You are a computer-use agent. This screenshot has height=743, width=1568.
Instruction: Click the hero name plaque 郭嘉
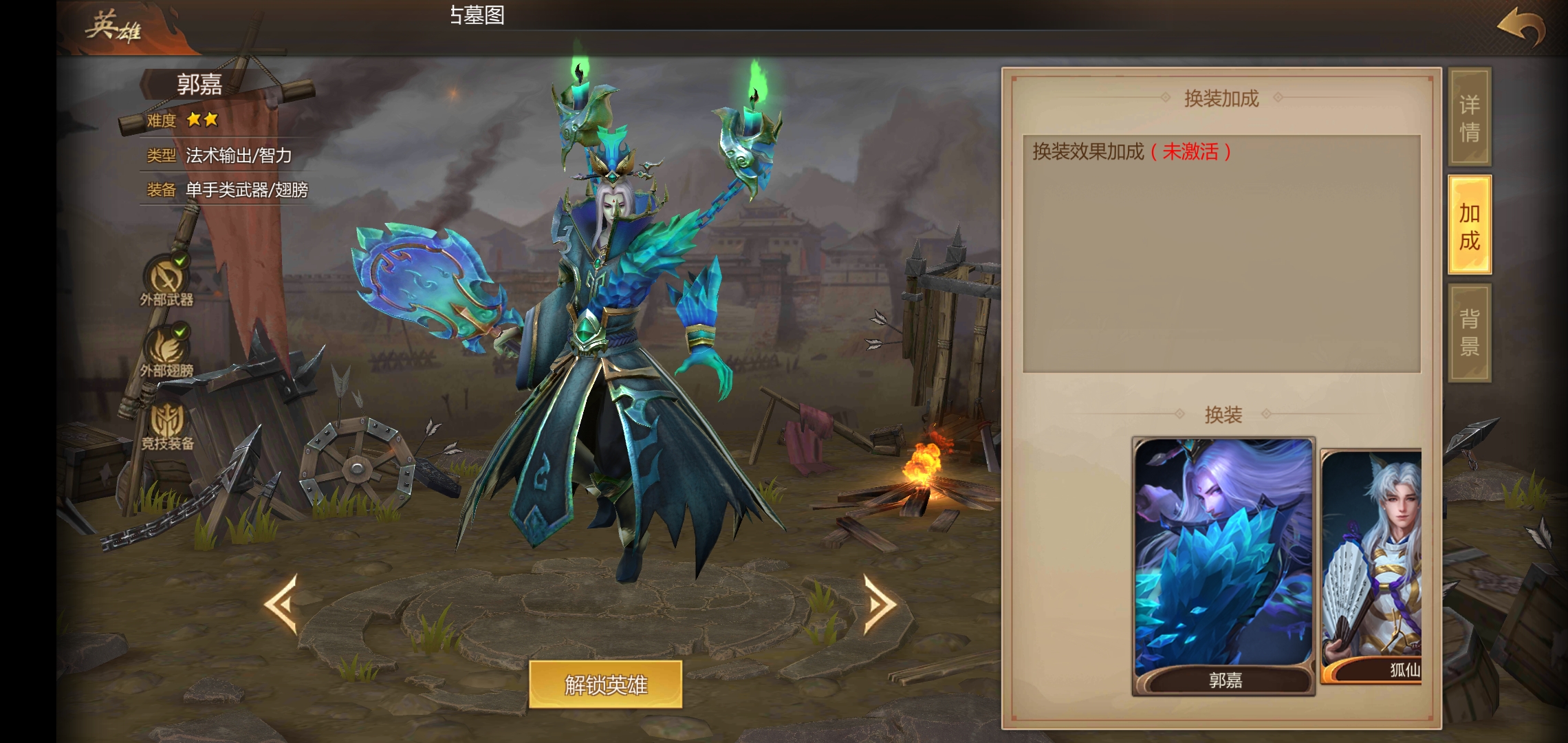pos(202,85)
